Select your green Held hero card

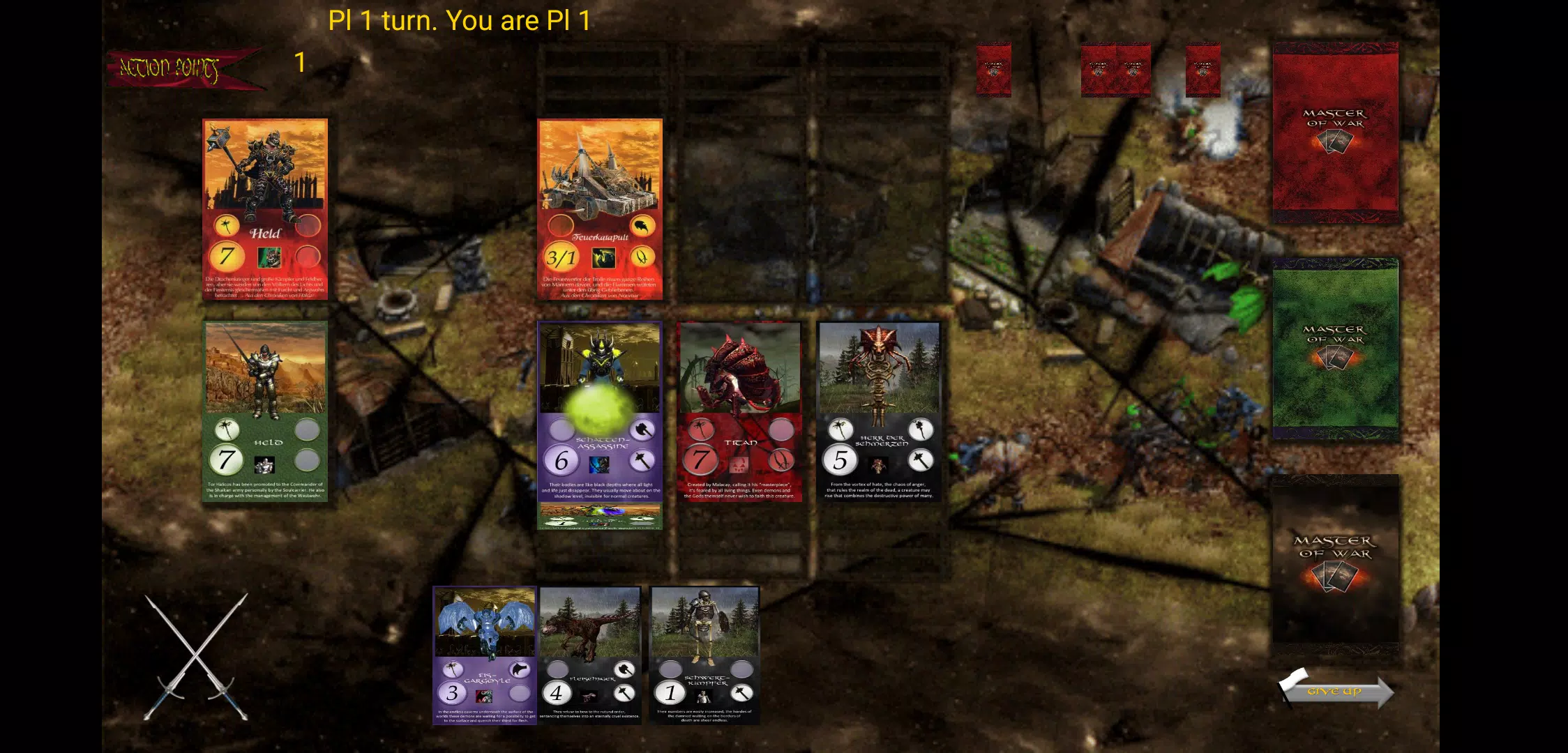pos(265,411)
